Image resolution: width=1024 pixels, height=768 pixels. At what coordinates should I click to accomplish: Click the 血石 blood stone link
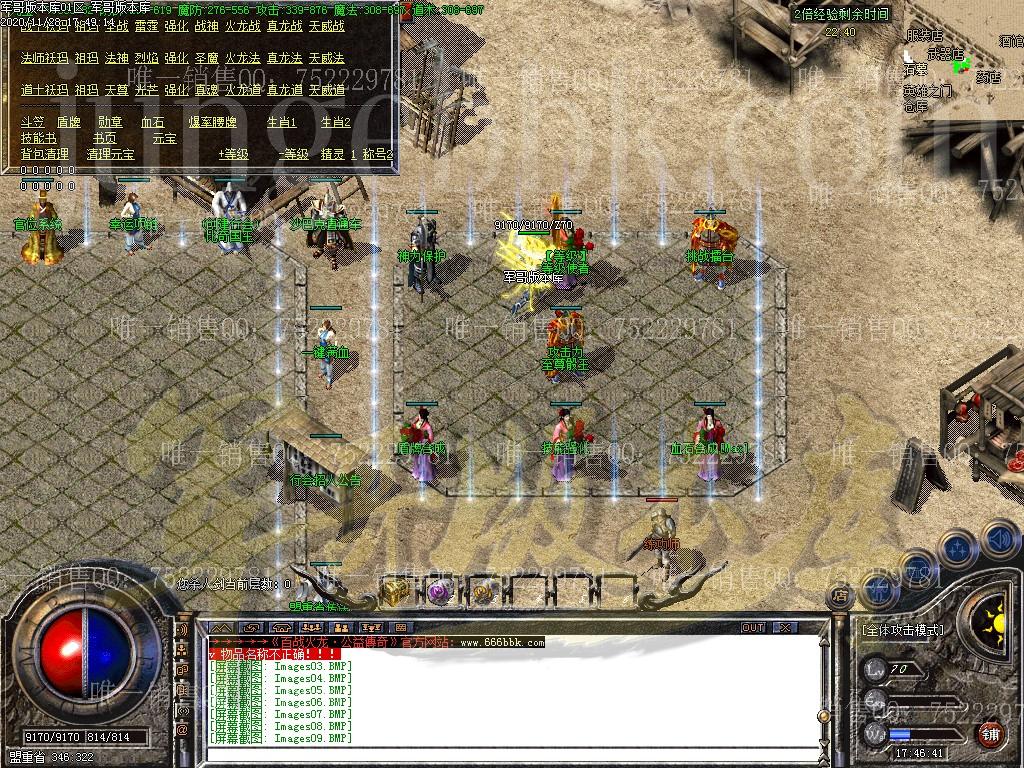point(152,122)
